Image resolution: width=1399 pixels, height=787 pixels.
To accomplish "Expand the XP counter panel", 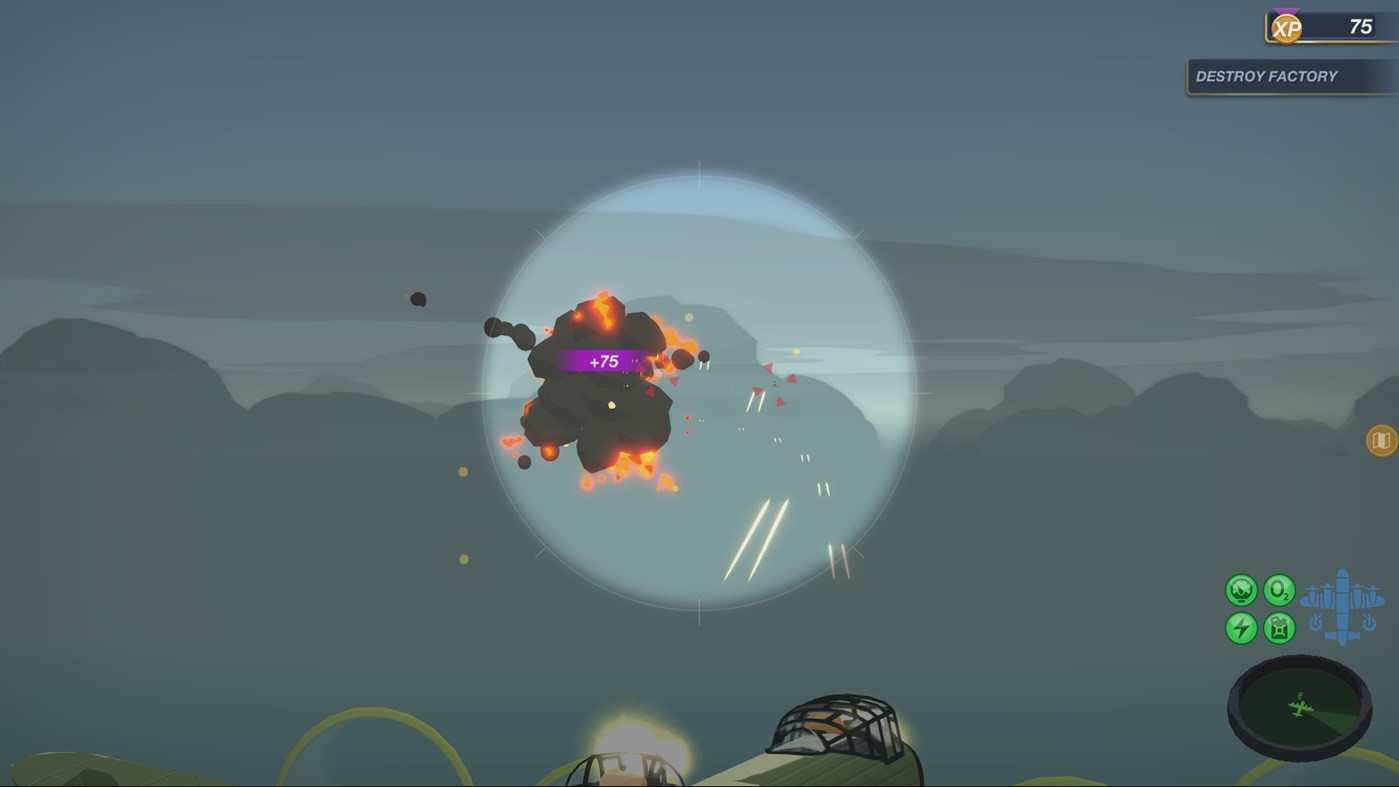I will 1340,27.
